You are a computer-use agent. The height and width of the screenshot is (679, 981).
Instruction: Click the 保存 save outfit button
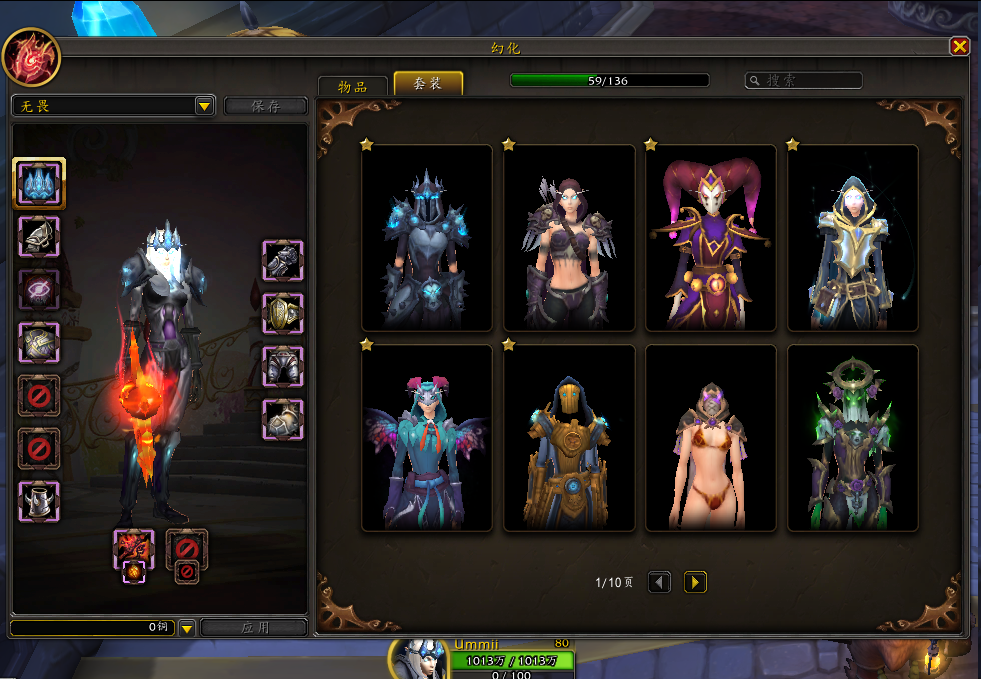265,106
